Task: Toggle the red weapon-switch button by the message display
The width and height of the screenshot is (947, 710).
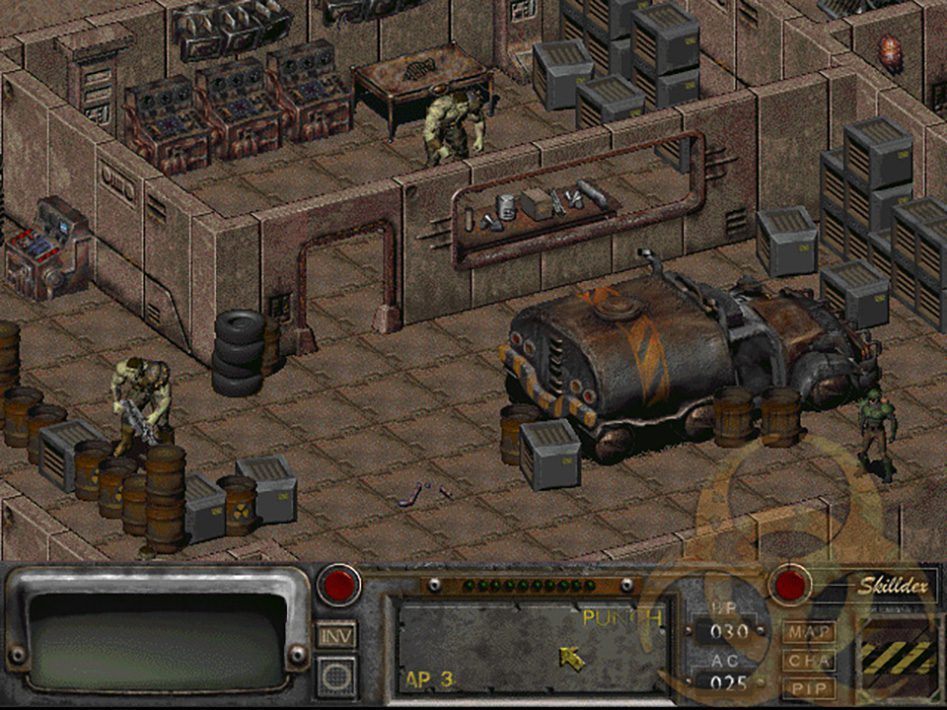Action: (338, 585)
